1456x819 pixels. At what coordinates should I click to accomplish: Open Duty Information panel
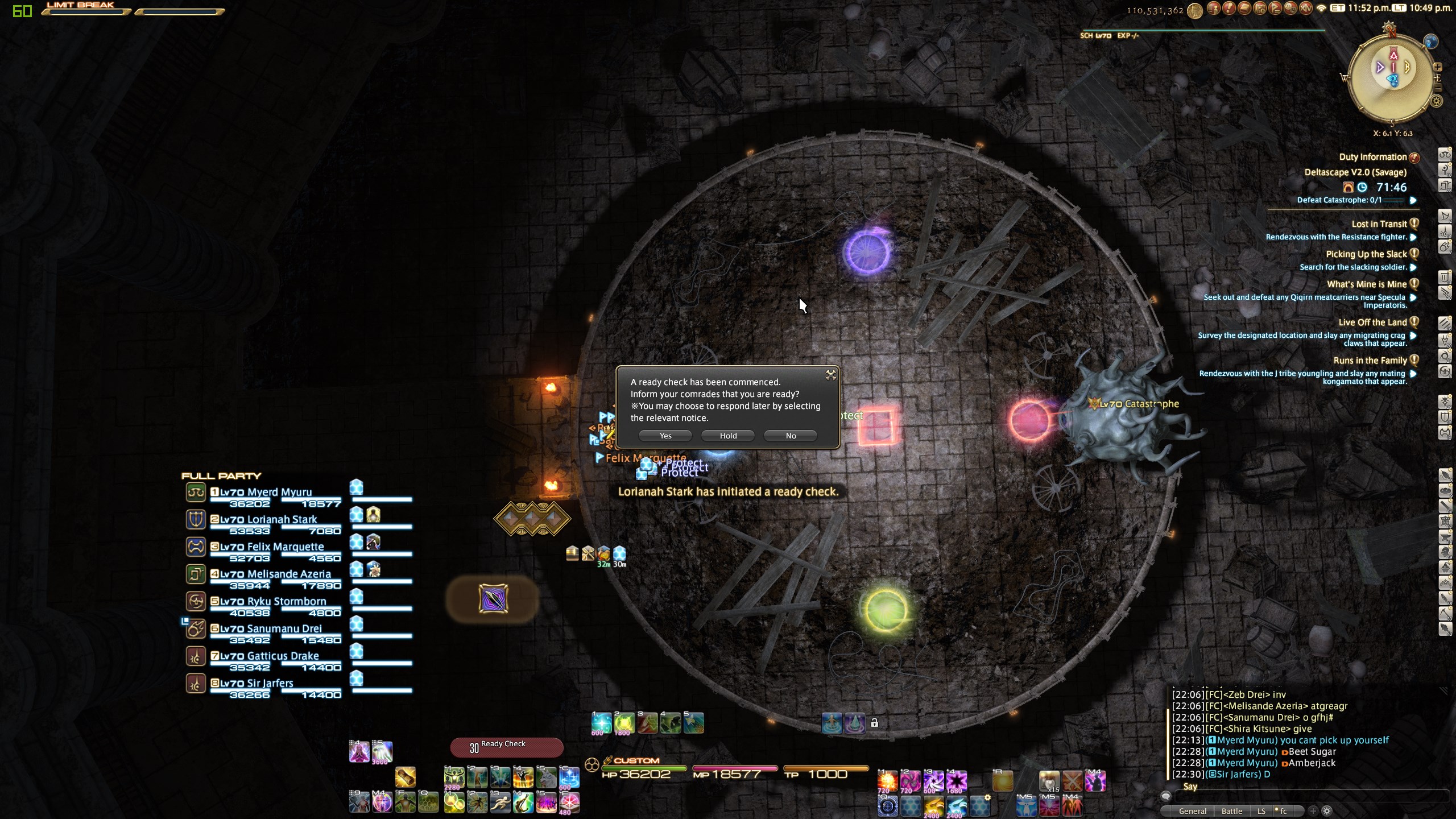pyautogui.click(x=1372, y=157)
